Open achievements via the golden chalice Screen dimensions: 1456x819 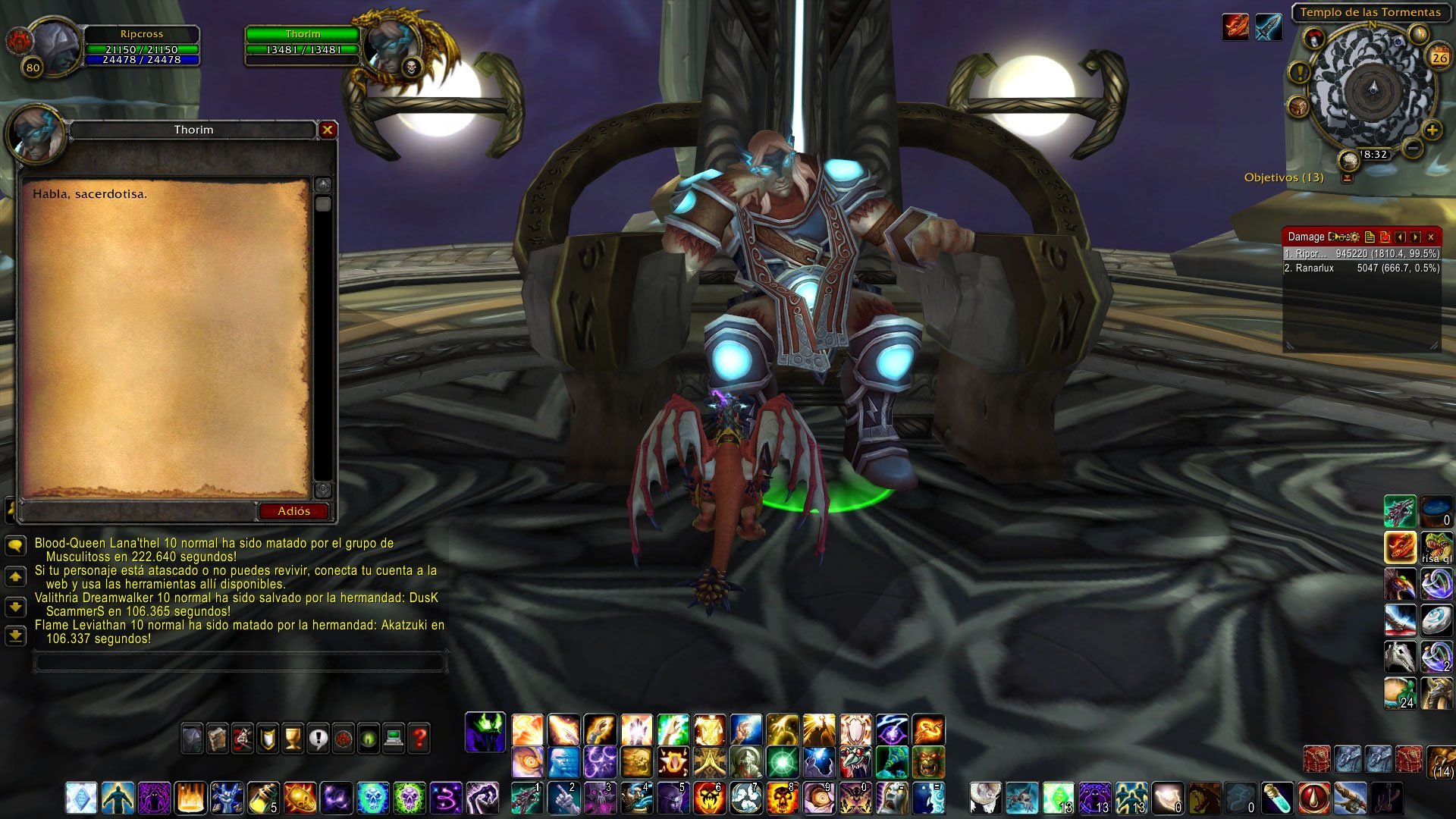point(293,737)
